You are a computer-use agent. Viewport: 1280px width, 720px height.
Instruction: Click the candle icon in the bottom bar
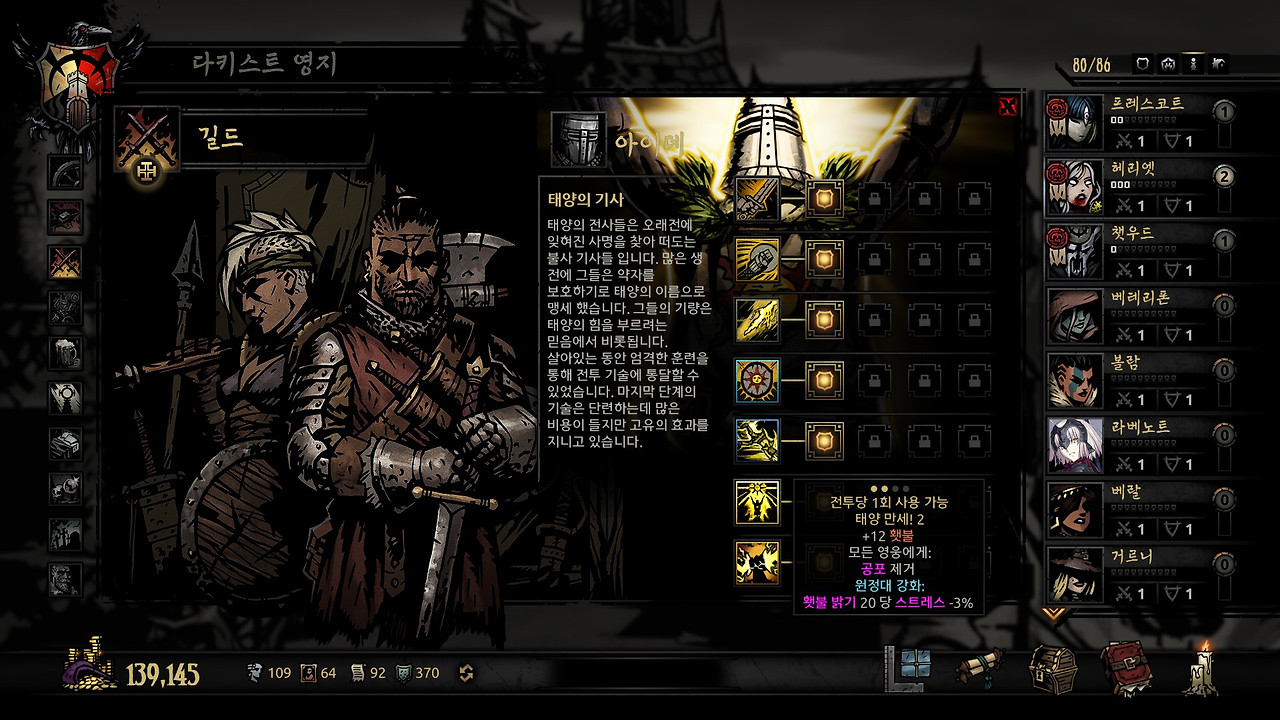coord(1201,667)
